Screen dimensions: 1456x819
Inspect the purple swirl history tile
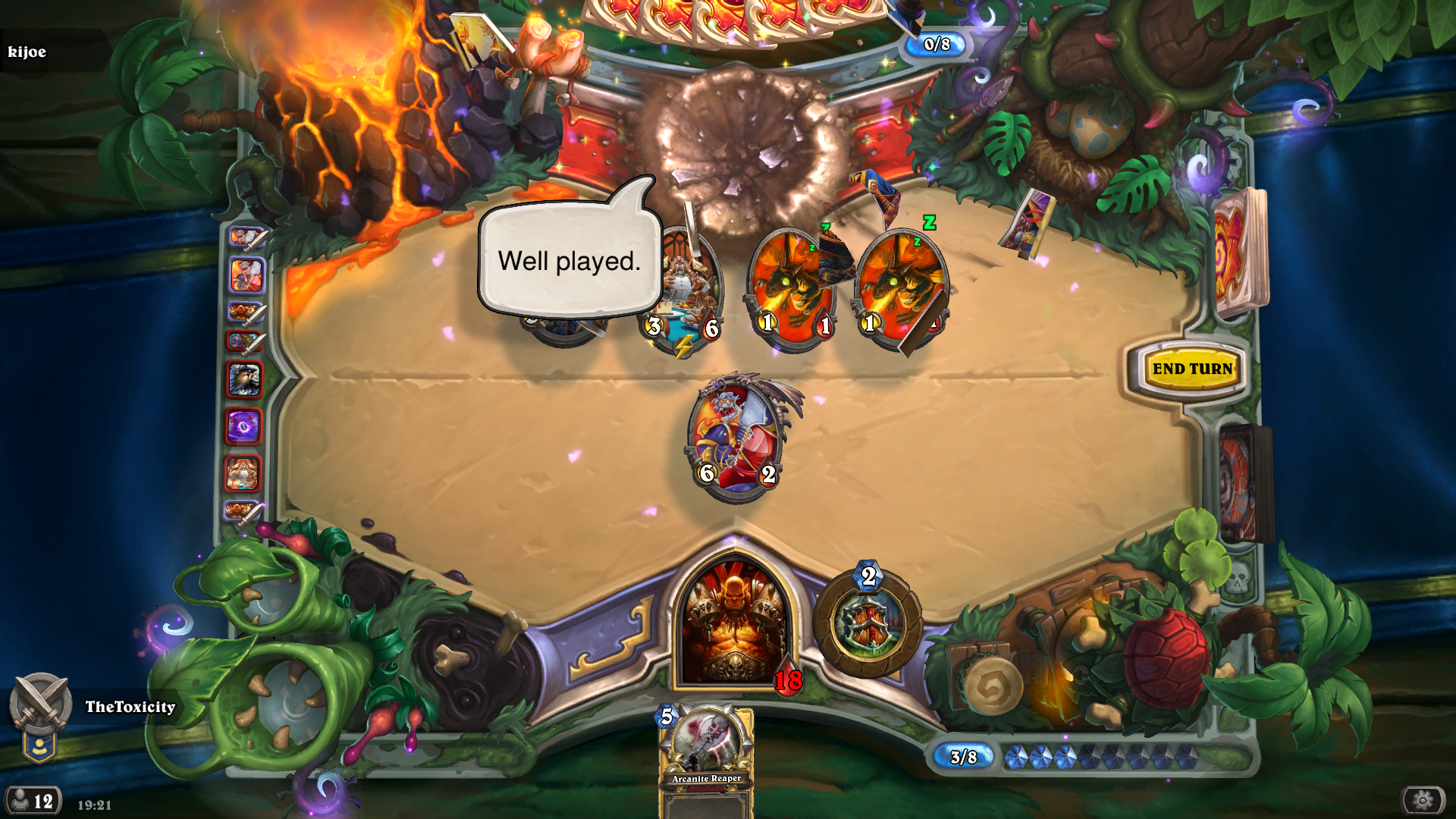pos(243,427)
